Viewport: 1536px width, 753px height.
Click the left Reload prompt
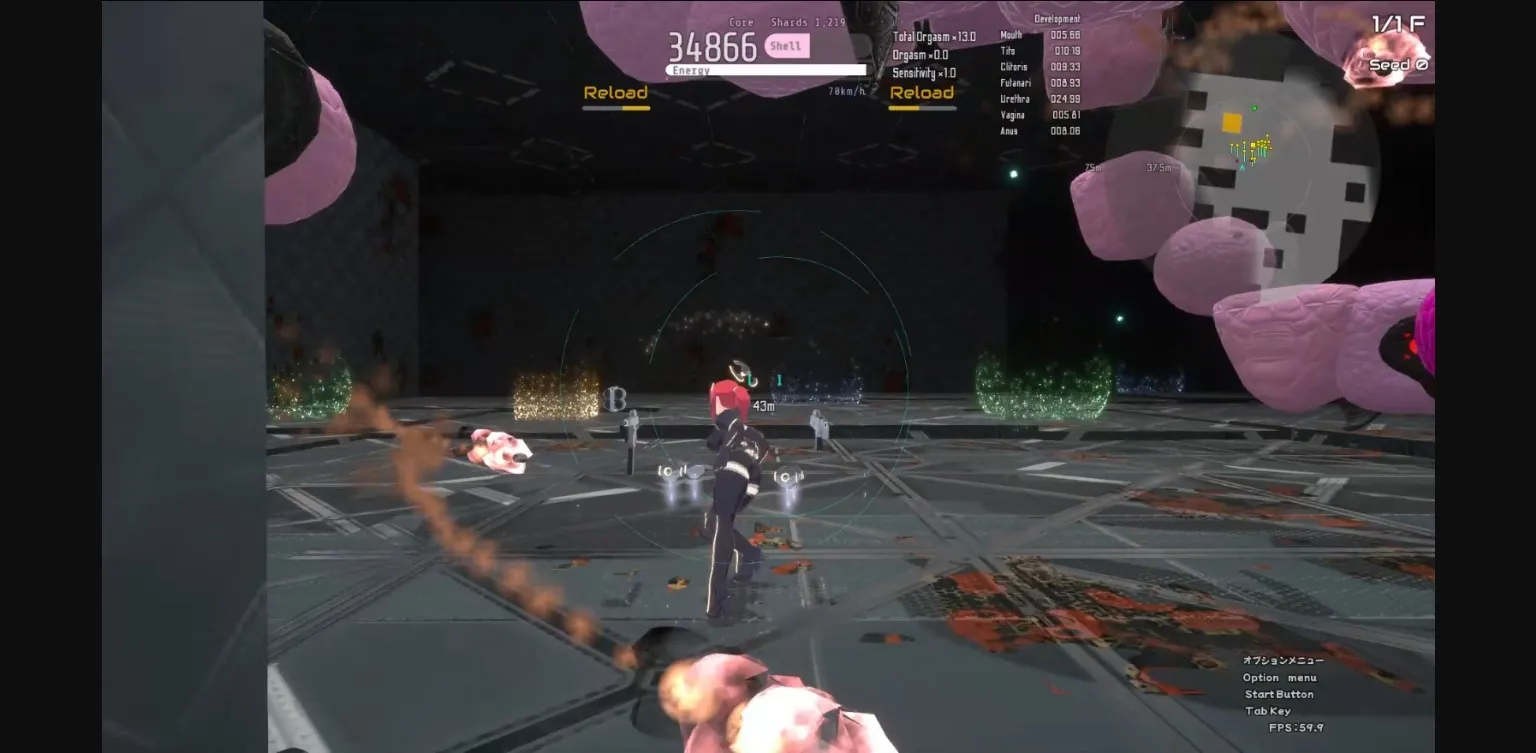click(616, 91)
